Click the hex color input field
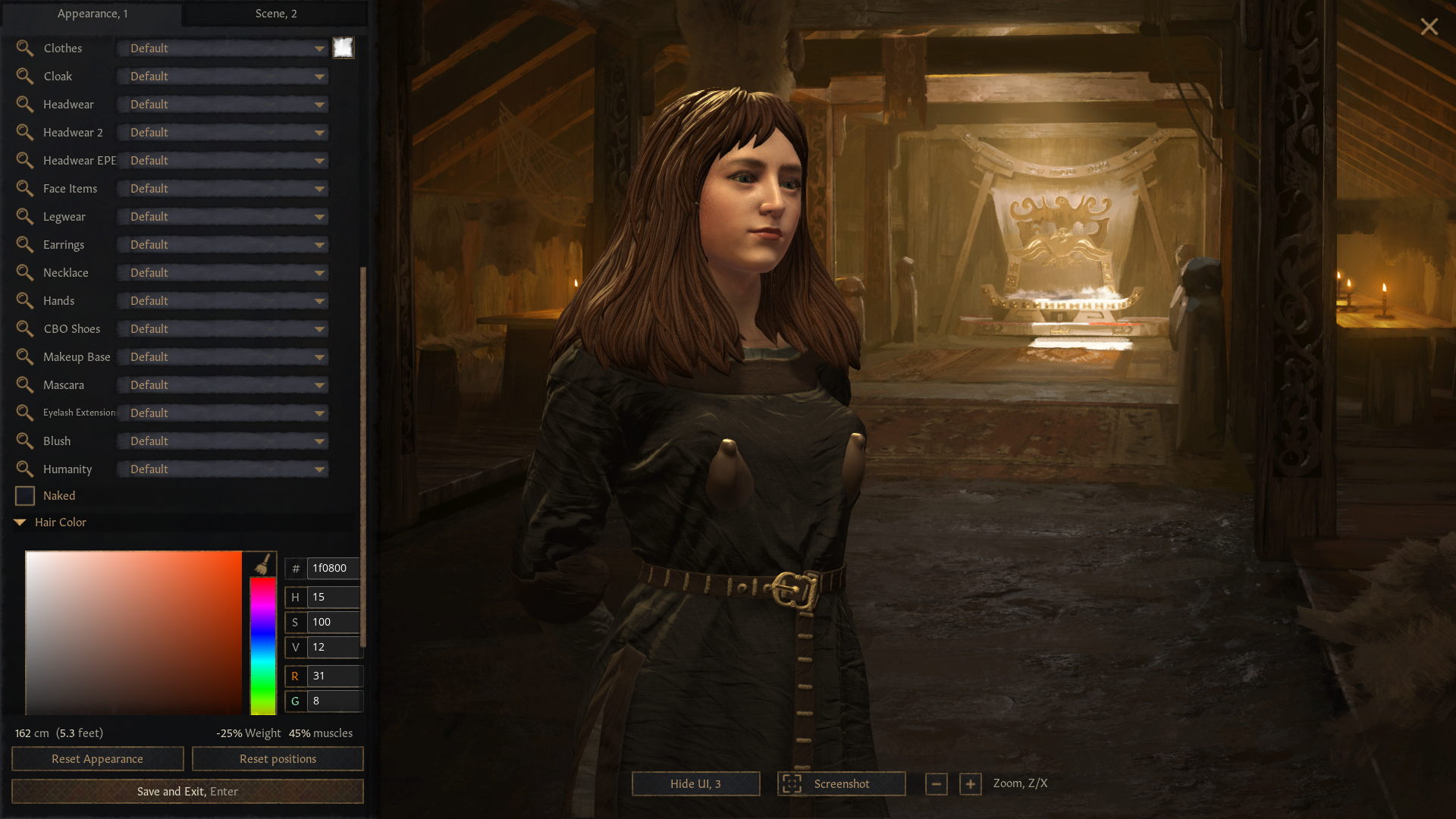The height and width of the screenshot is (819, 1456). pos(331,568)
